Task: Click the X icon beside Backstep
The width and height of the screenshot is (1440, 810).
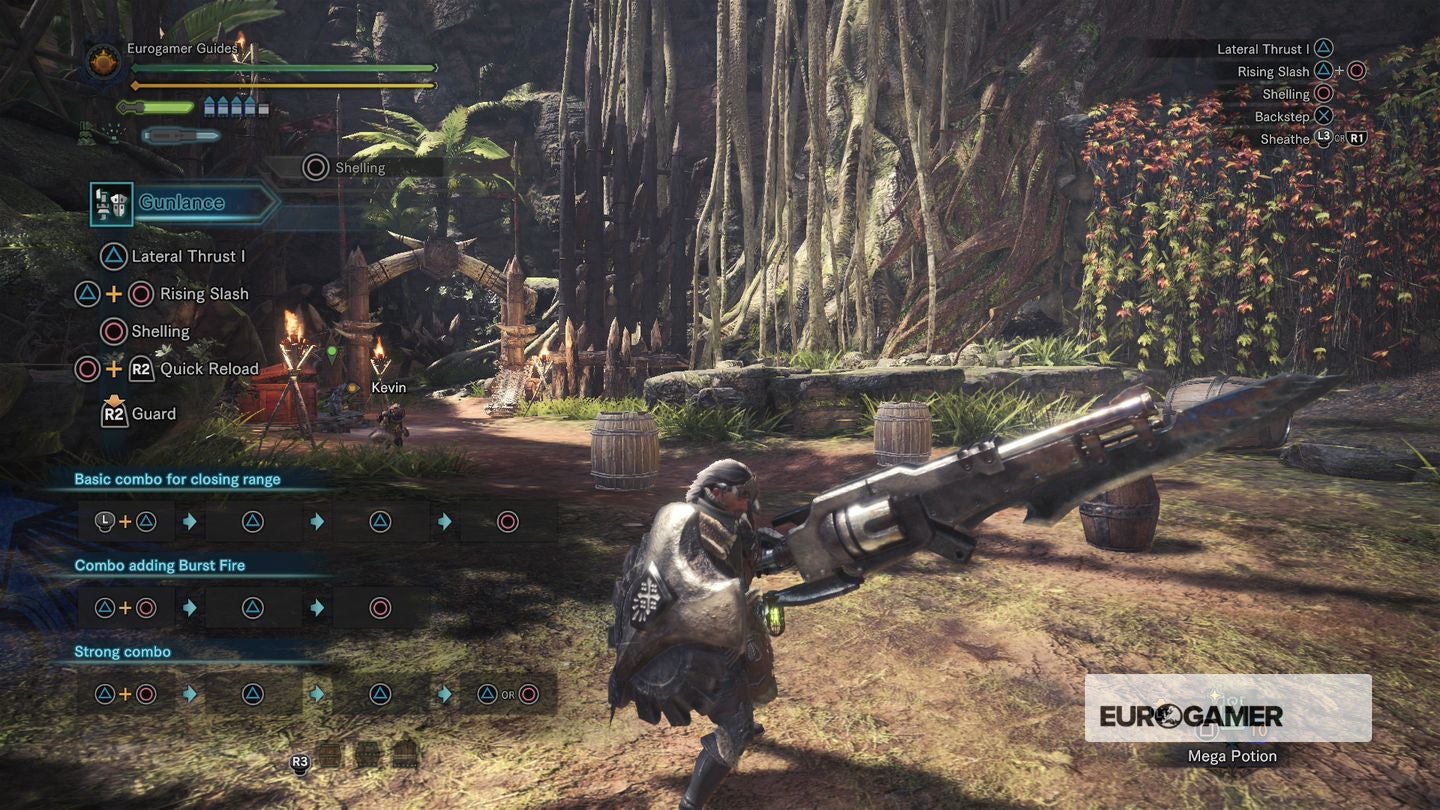Action: click(x=1322, y=116)
